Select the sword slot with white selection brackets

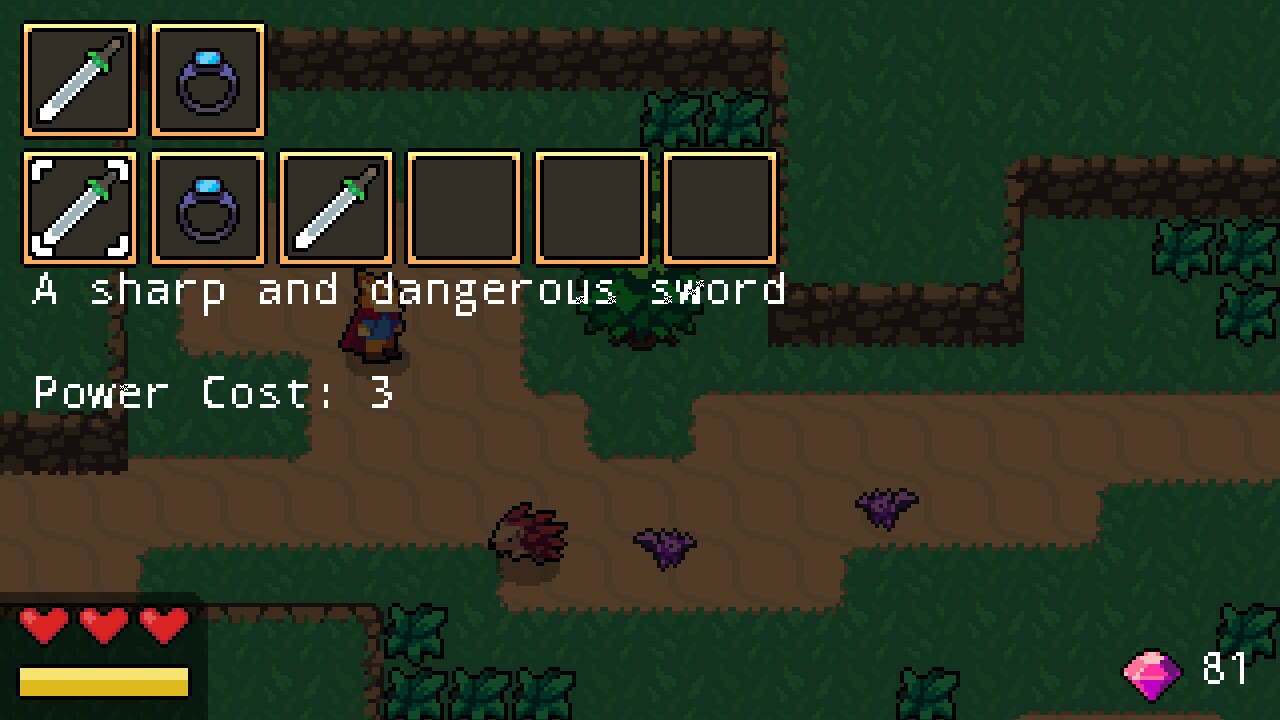tap(80, 207)
